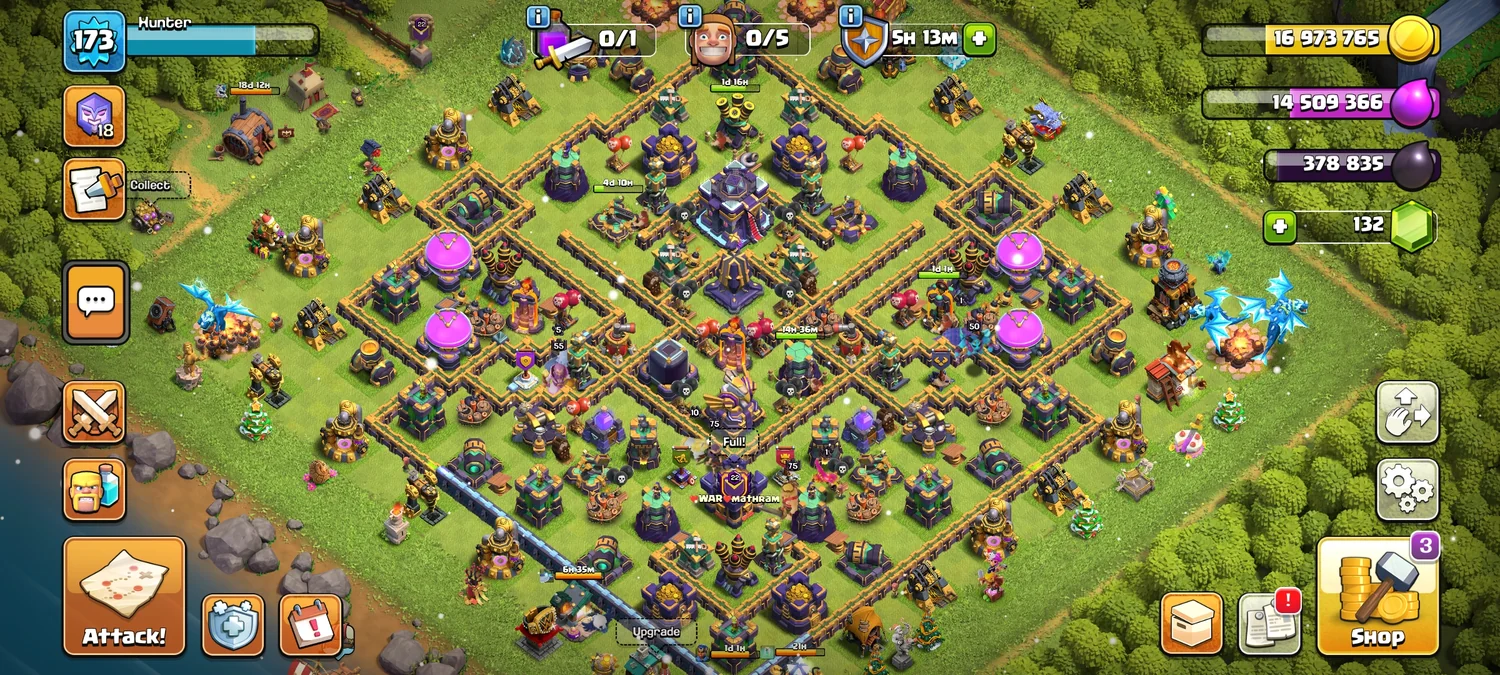Viewport: 1500px width, 675px height.
Task: Open the Settings gear menu
Action: pos(1407,489)
